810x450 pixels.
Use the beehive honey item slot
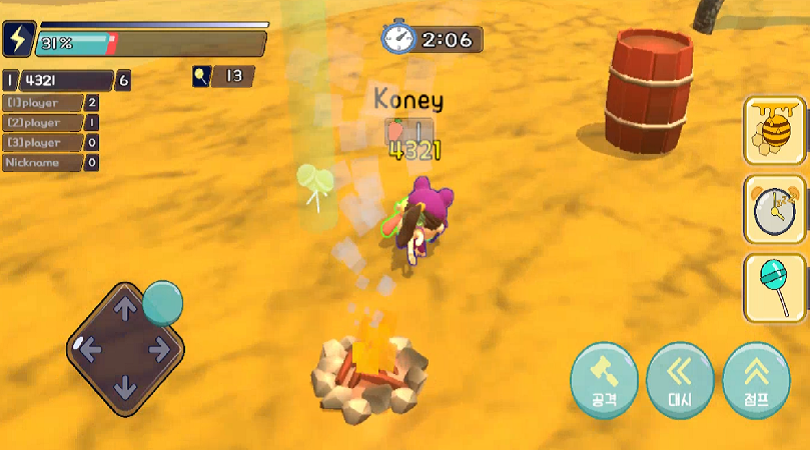coord(775,130)
